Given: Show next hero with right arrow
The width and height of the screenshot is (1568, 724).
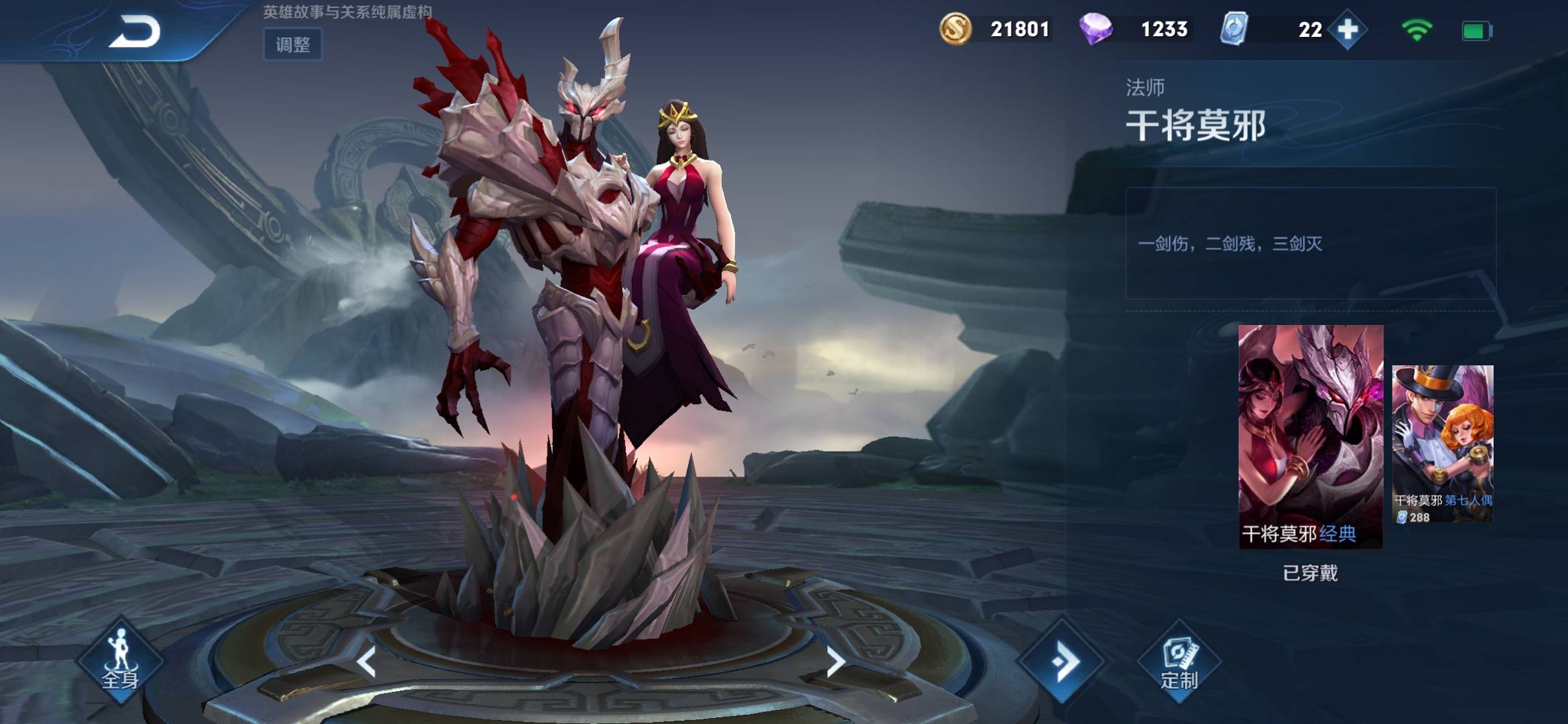Looking at the screenshot, I should pyautogui.click(x=835, y=662).
